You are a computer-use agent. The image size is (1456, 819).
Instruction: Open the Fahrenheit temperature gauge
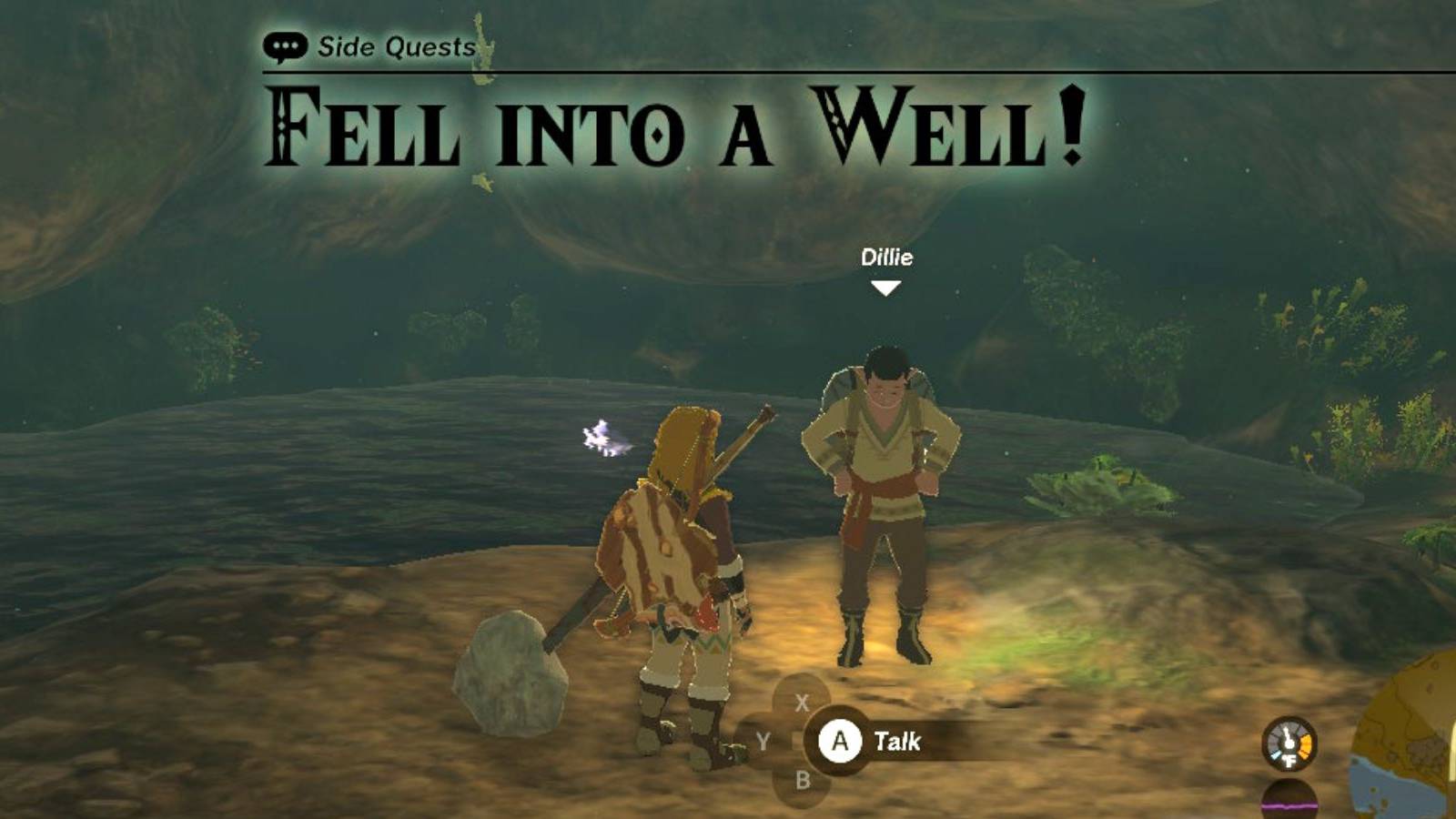tap(1289, 745)
